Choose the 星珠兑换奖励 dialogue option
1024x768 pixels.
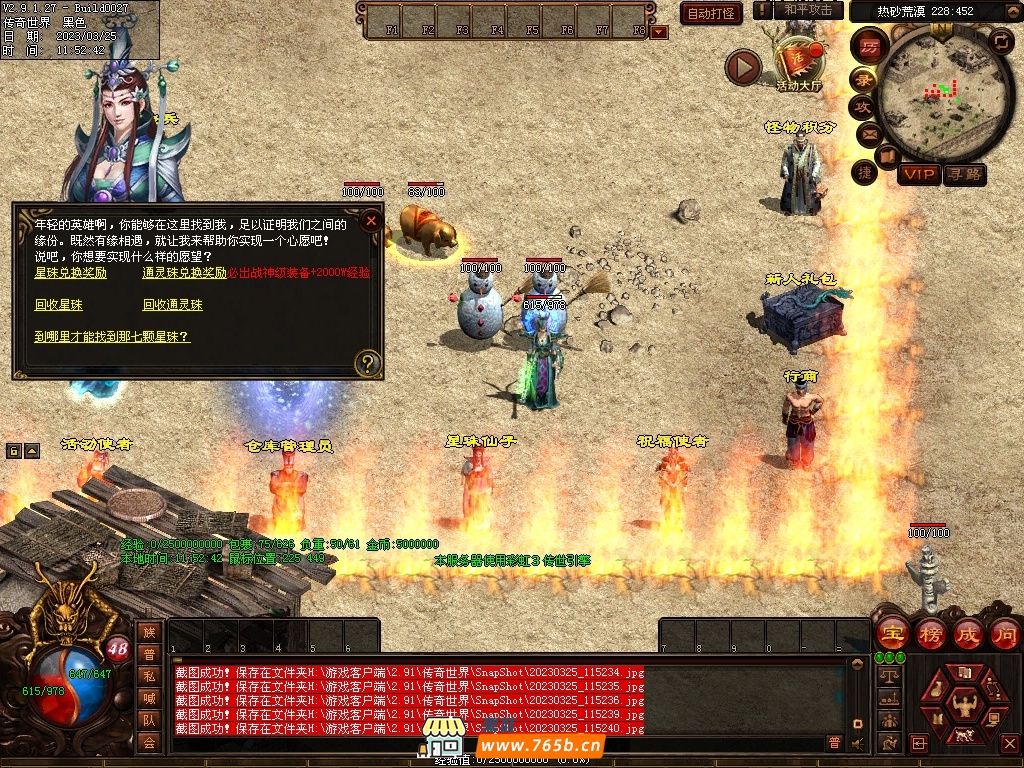coord(71,273)
